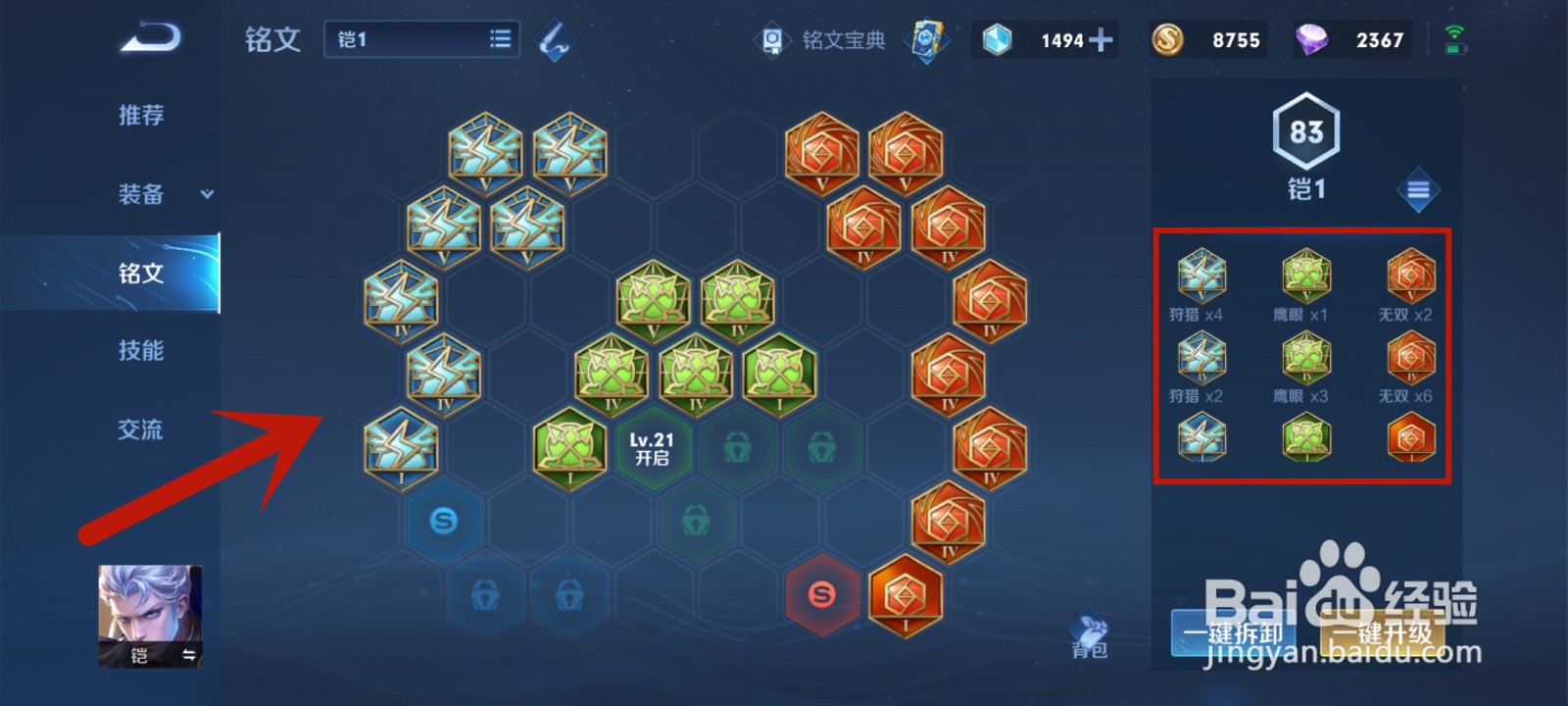Image resolution: width=1568 pixels, height=706 pixels.
Task: Add more blue rune fragments with plus
Action: [x=1101, y=40]
